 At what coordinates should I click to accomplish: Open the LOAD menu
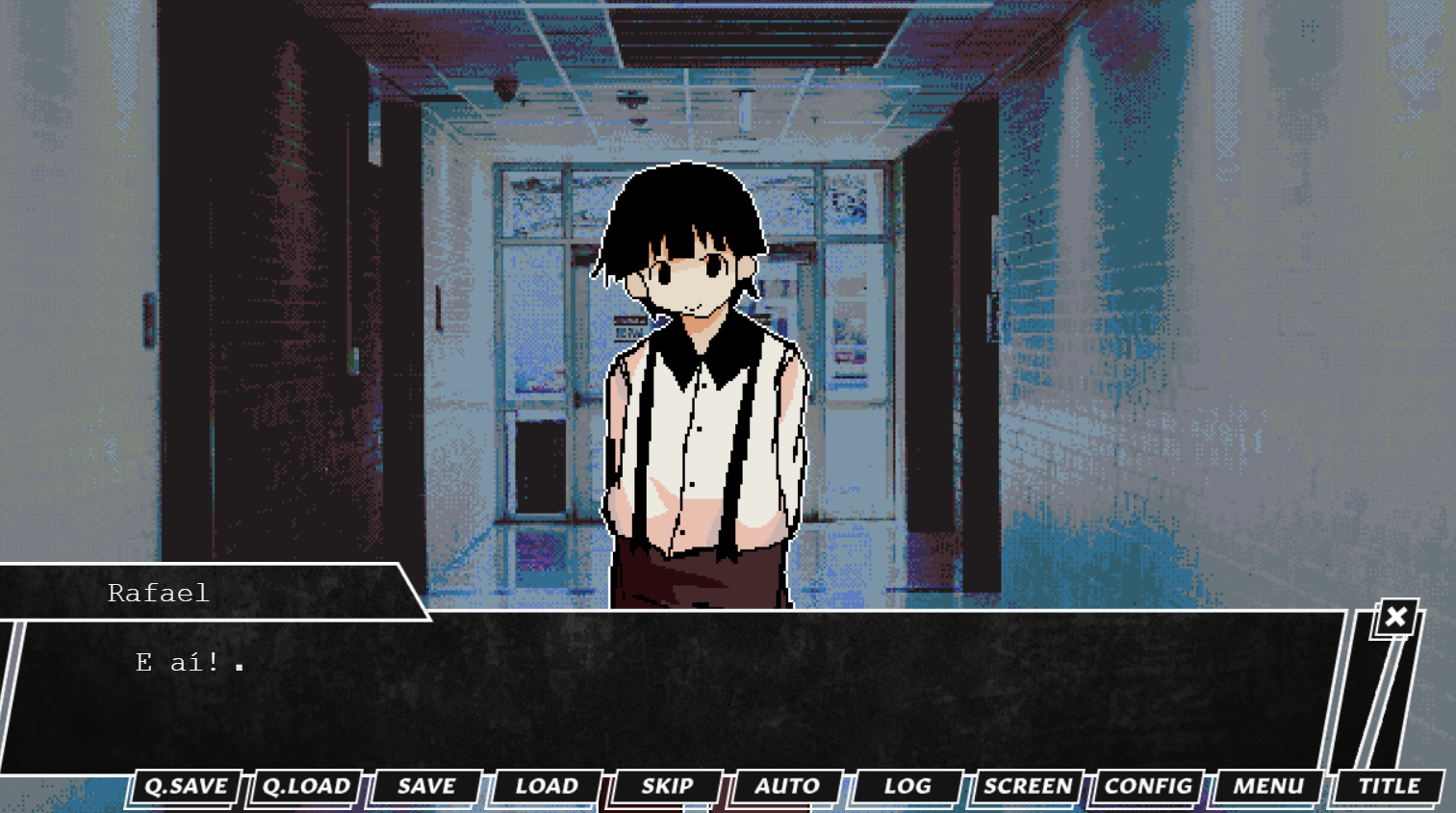coord(547,786)
